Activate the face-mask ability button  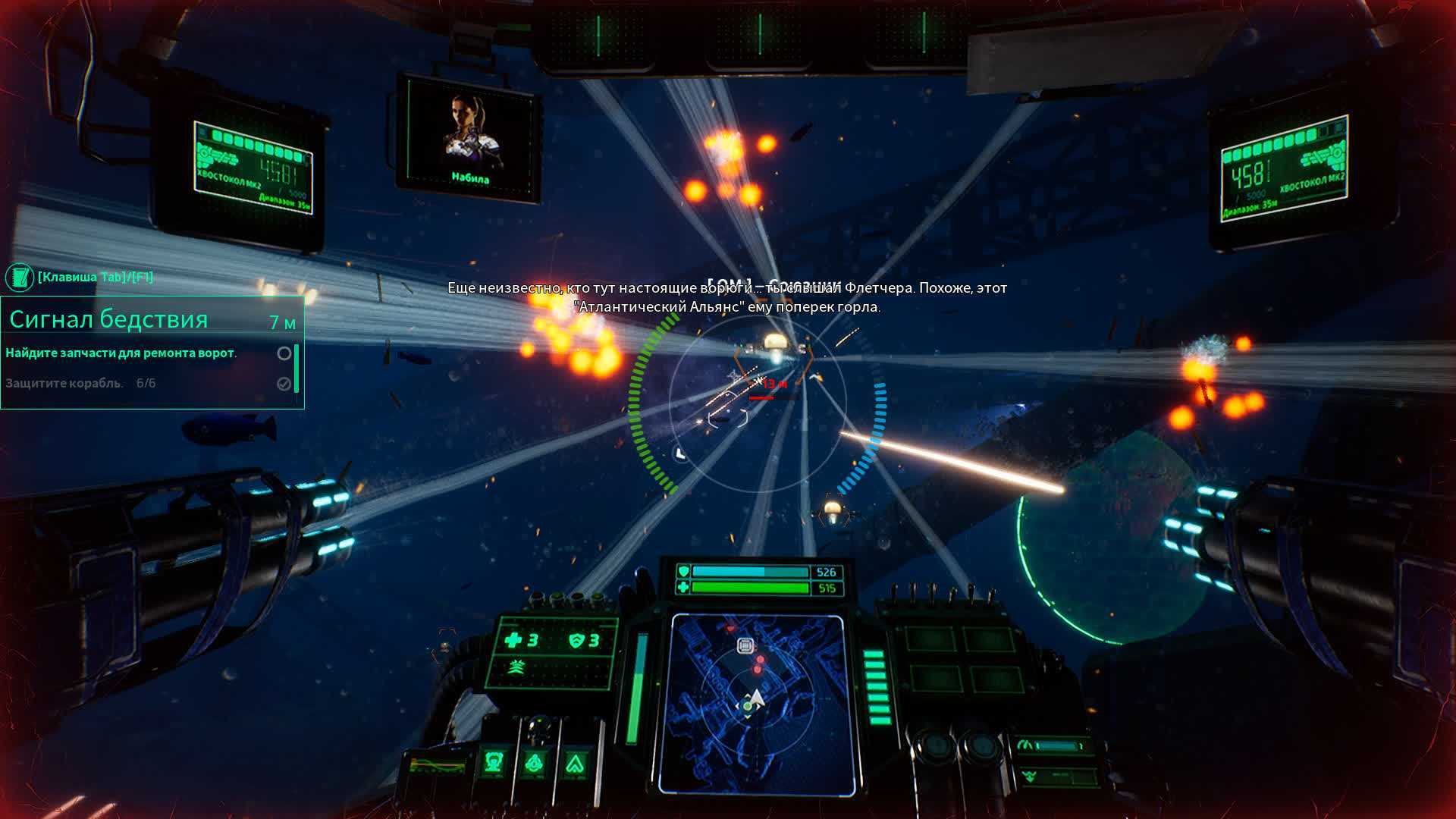[494, 762]
